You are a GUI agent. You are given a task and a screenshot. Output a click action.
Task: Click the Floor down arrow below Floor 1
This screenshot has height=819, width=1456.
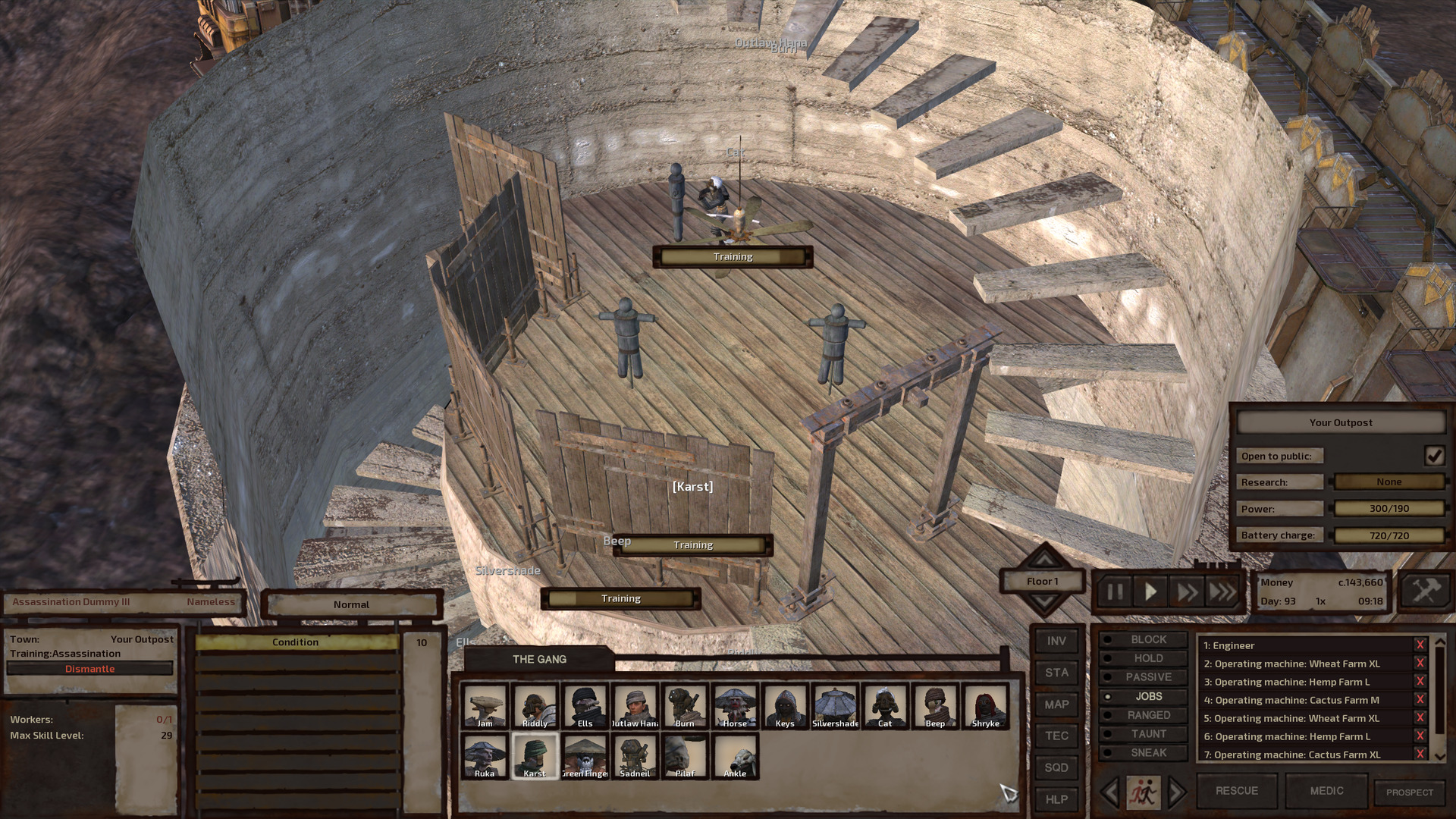1045,598
